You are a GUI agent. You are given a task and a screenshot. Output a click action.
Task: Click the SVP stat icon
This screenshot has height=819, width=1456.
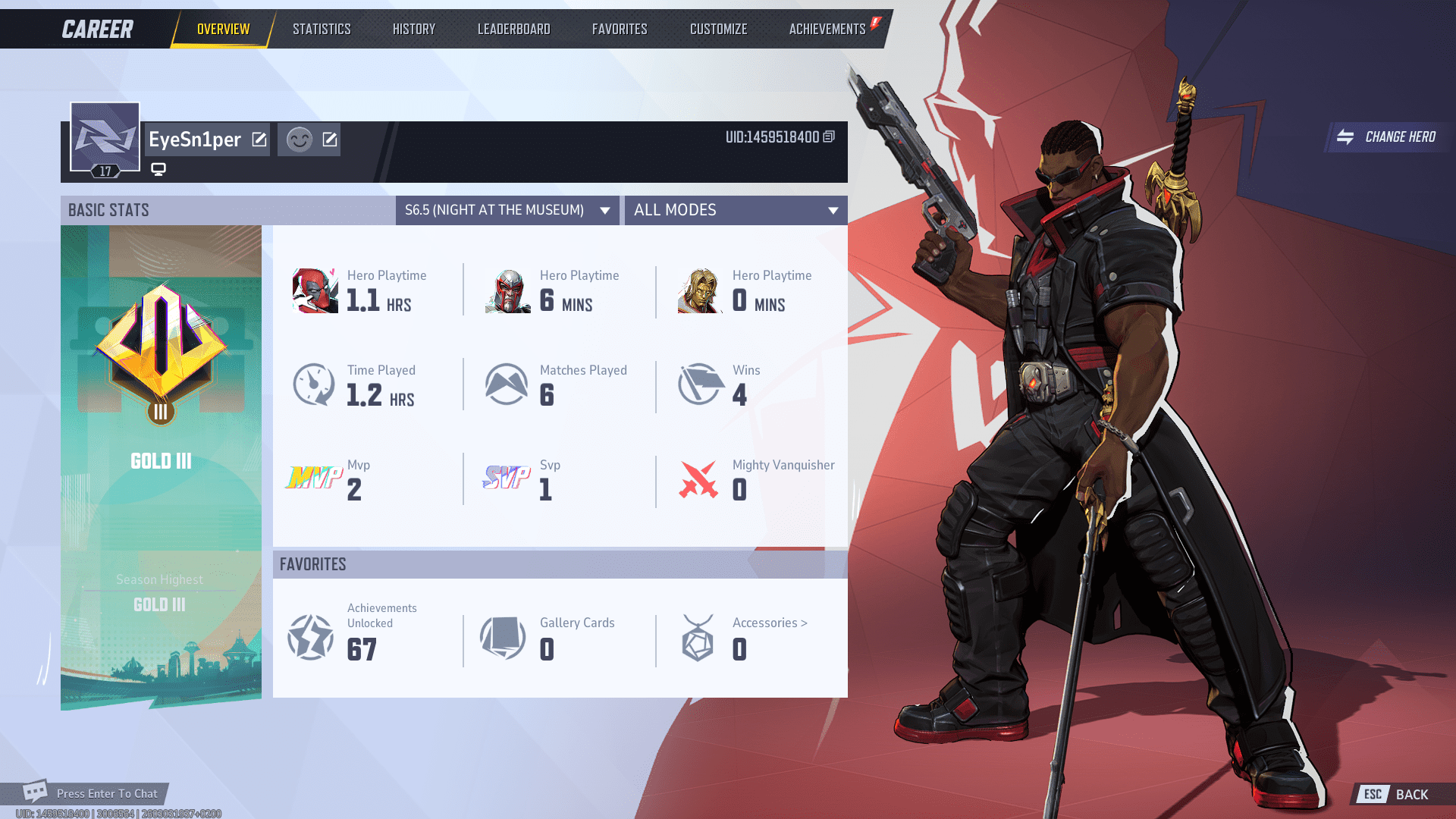[507, 478]
